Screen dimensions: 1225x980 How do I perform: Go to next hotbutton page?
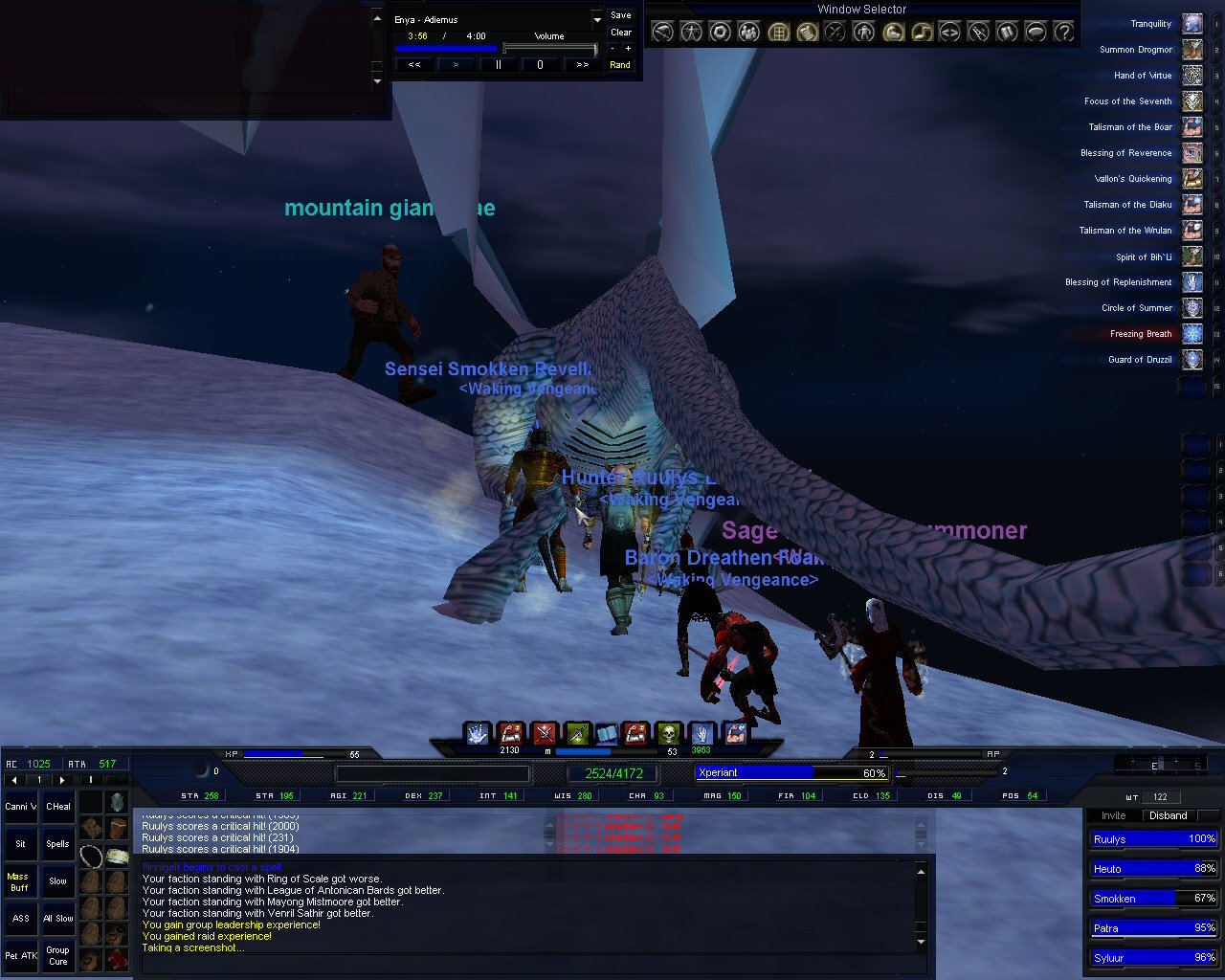62,780
